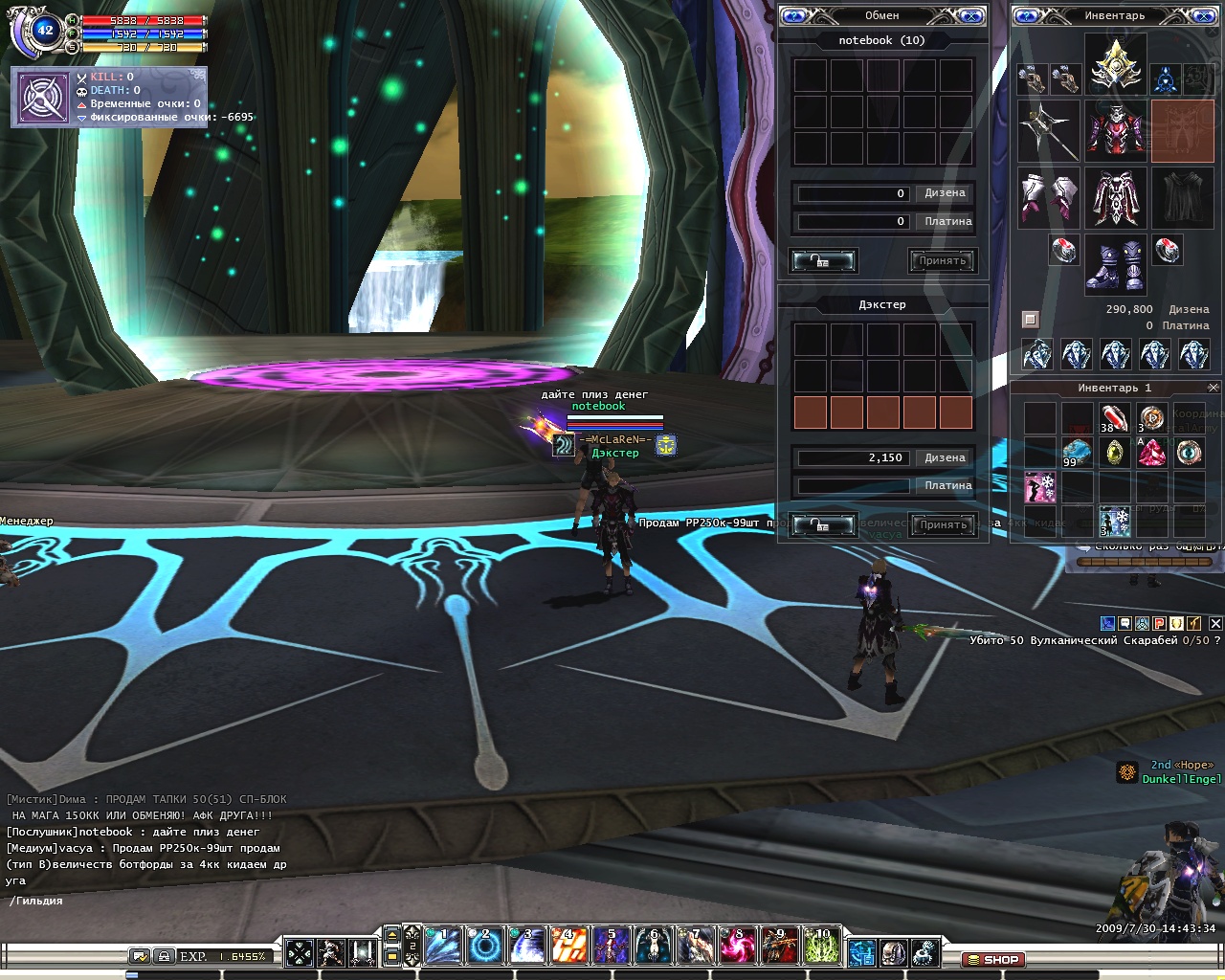Image resolution: width=1225 pixels, height=980 pixels.
Task: Click Дэкстер's Дизена amount field
Action: coord(853,457)
